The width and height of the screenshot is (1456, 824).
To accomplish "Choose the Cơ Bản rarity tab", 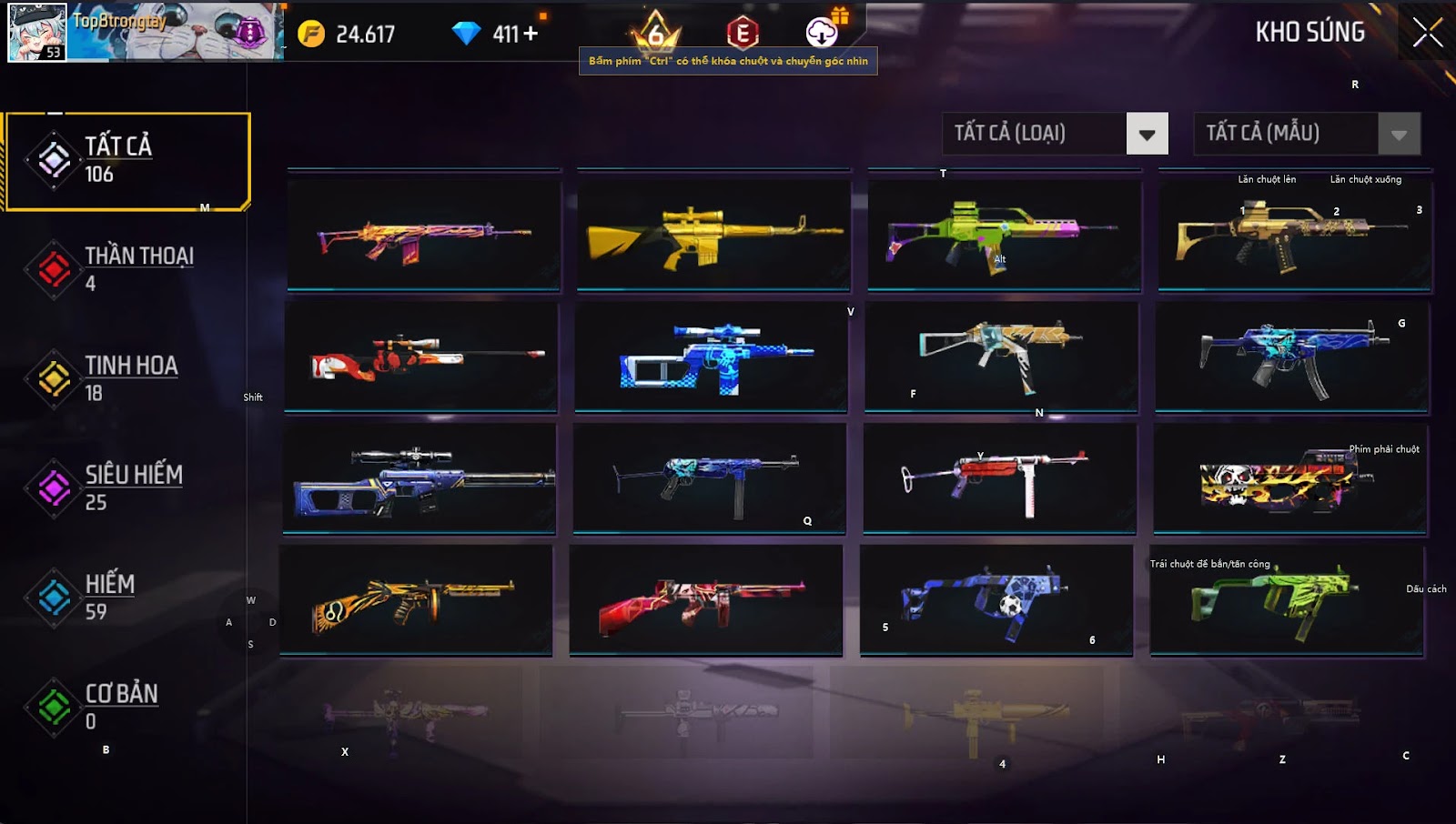I will tap(127, 707).
